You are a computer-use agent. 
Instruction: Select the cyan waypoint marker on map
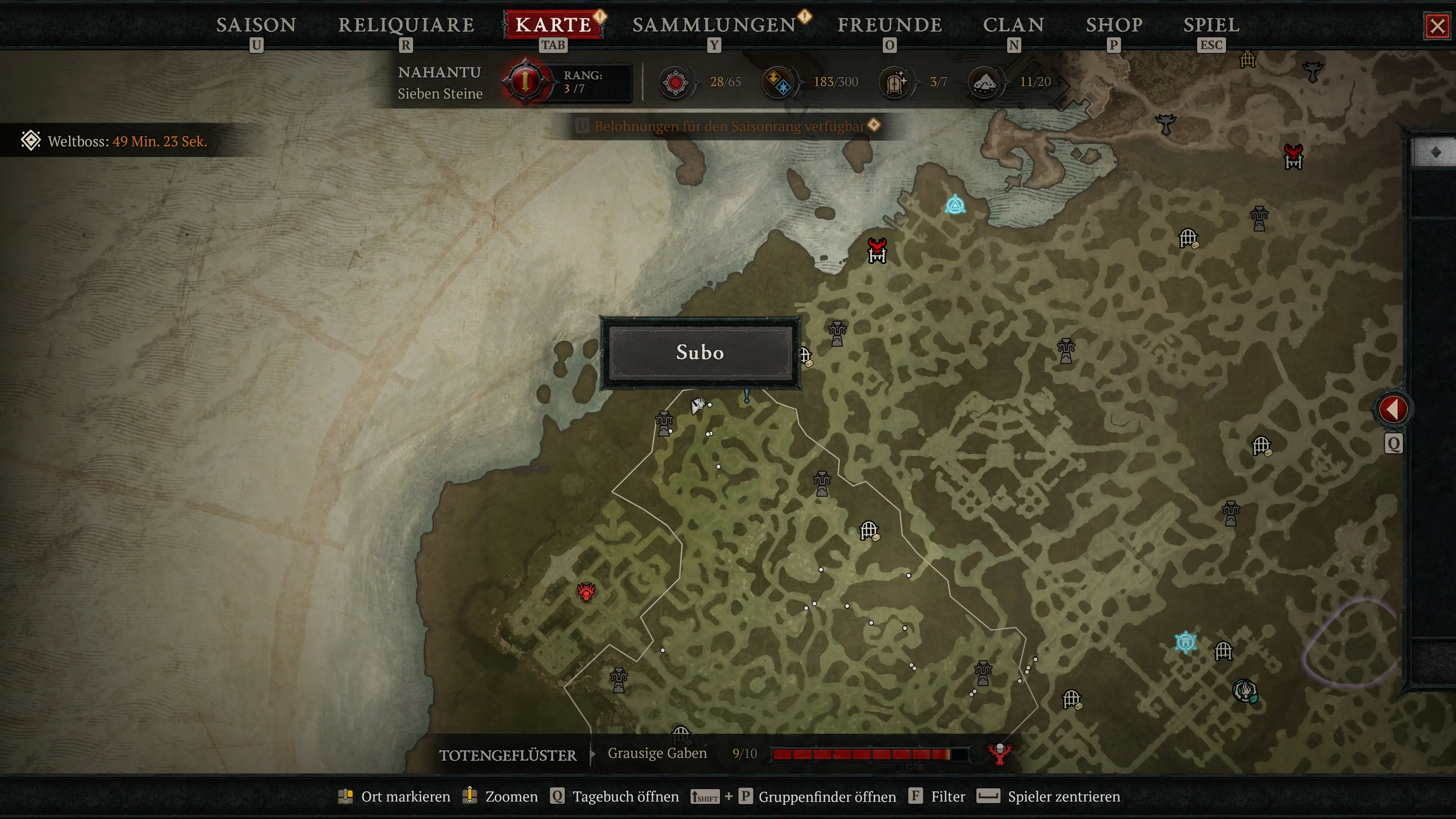955,205
